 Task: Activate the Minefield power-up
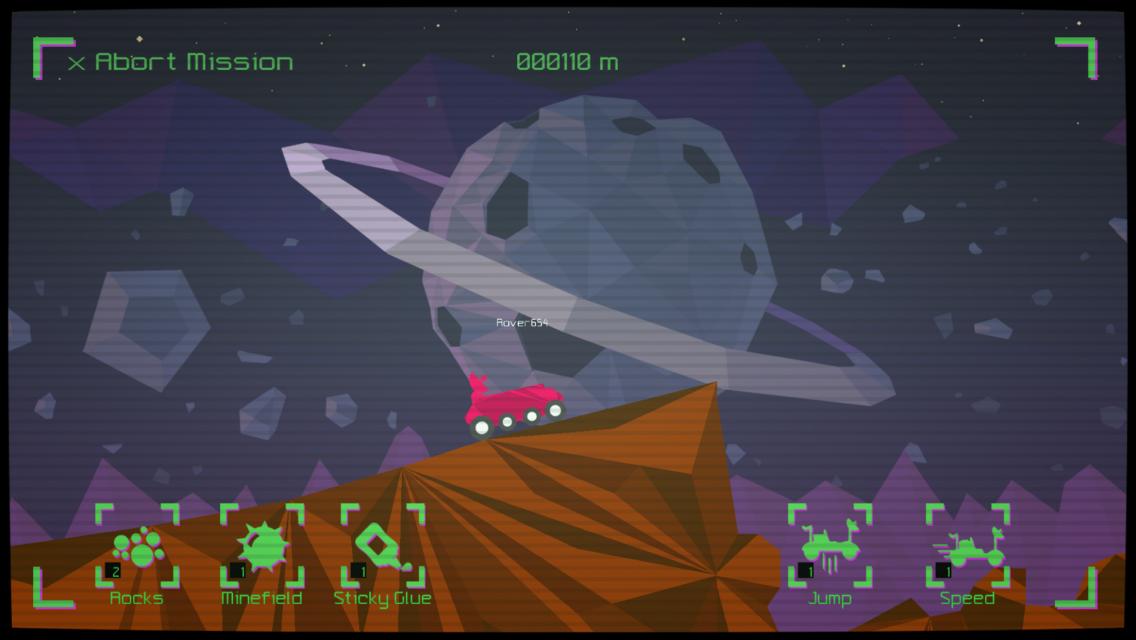(262, 548)
